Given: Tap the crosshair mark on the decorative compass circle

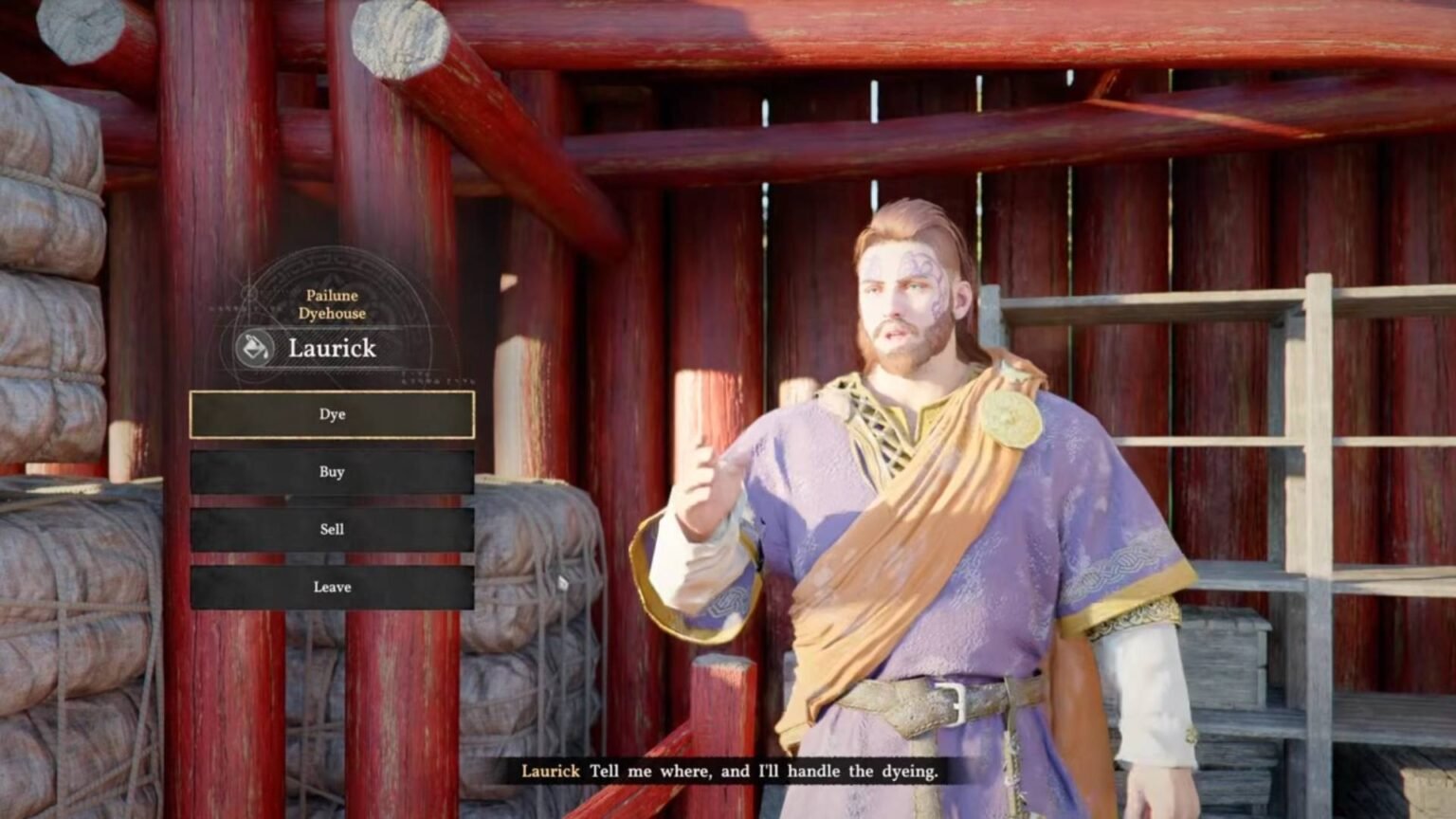Looking at the screenshot, I should (x=249, y=292).
